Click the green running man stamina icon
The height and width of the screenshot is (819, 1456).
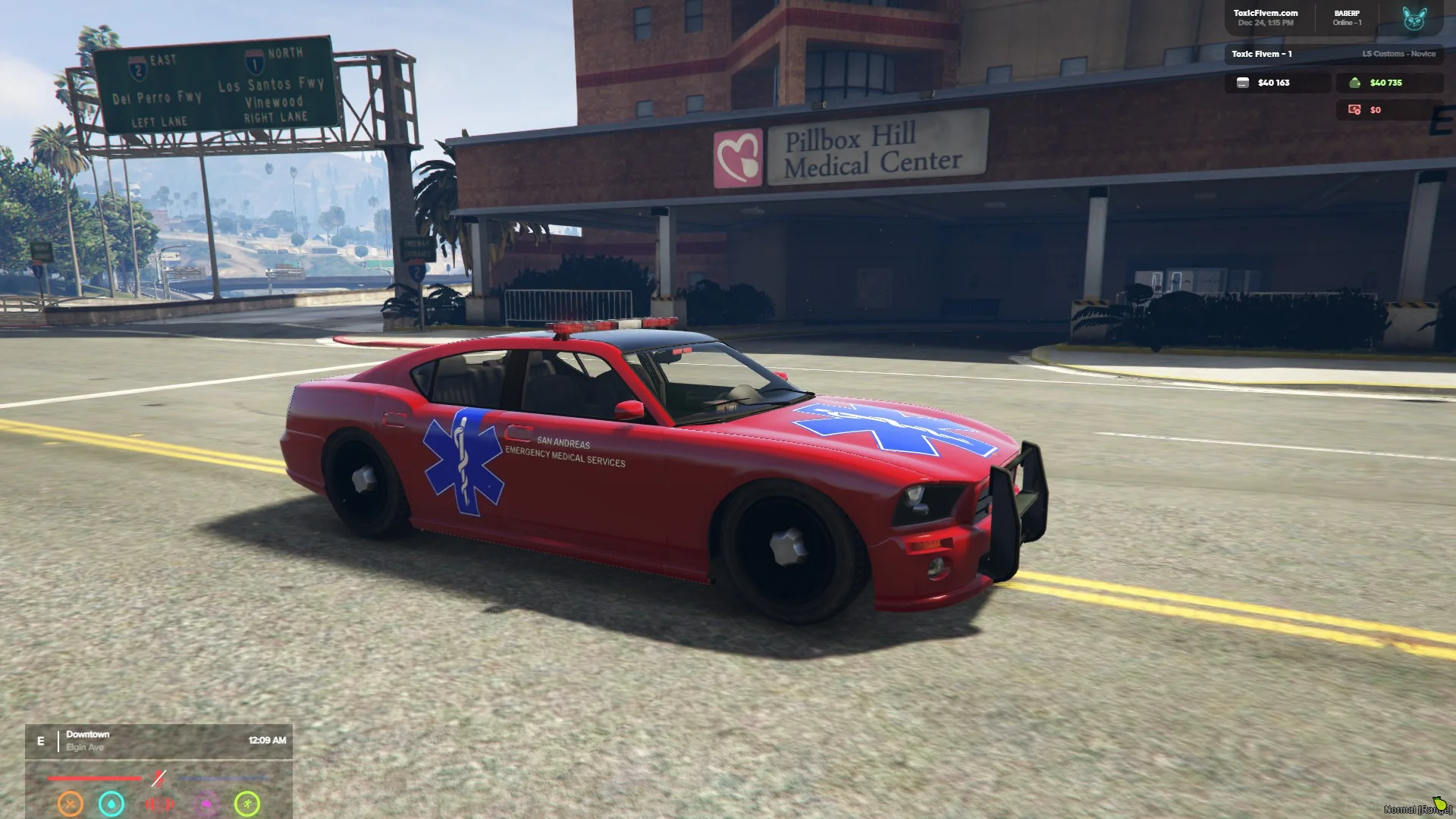247,803
